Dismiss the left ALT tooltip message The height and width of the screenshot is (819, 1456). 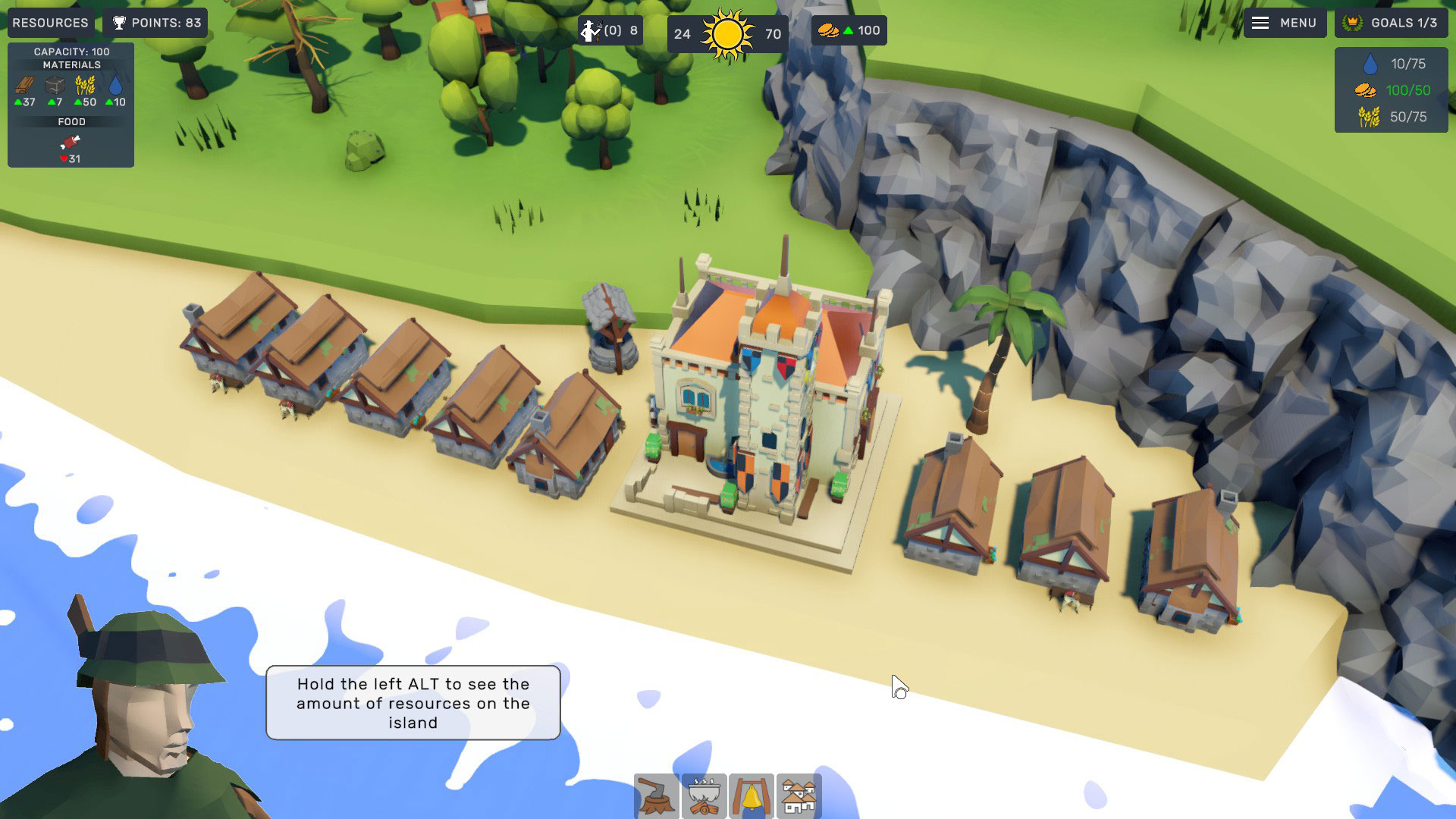412,703
